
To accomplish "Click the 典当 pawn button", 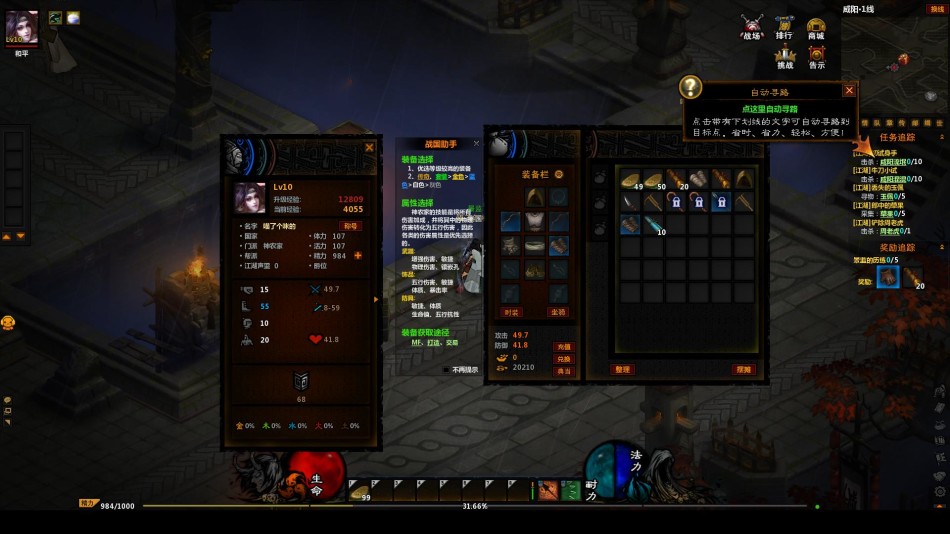I will click(x=564, y=371).
